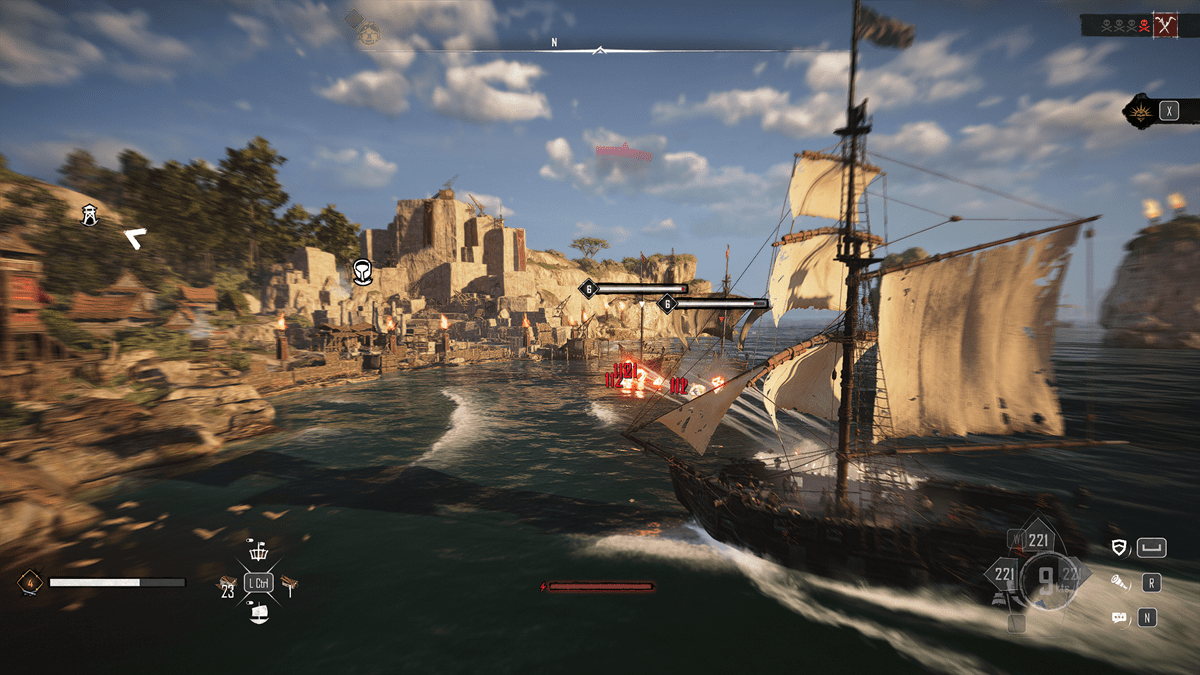Image resolution: width=1200 pixels, height=675 pixels.
Task: Choose the sailing ship icon on the quick wheel
Action: pos(258,613)
